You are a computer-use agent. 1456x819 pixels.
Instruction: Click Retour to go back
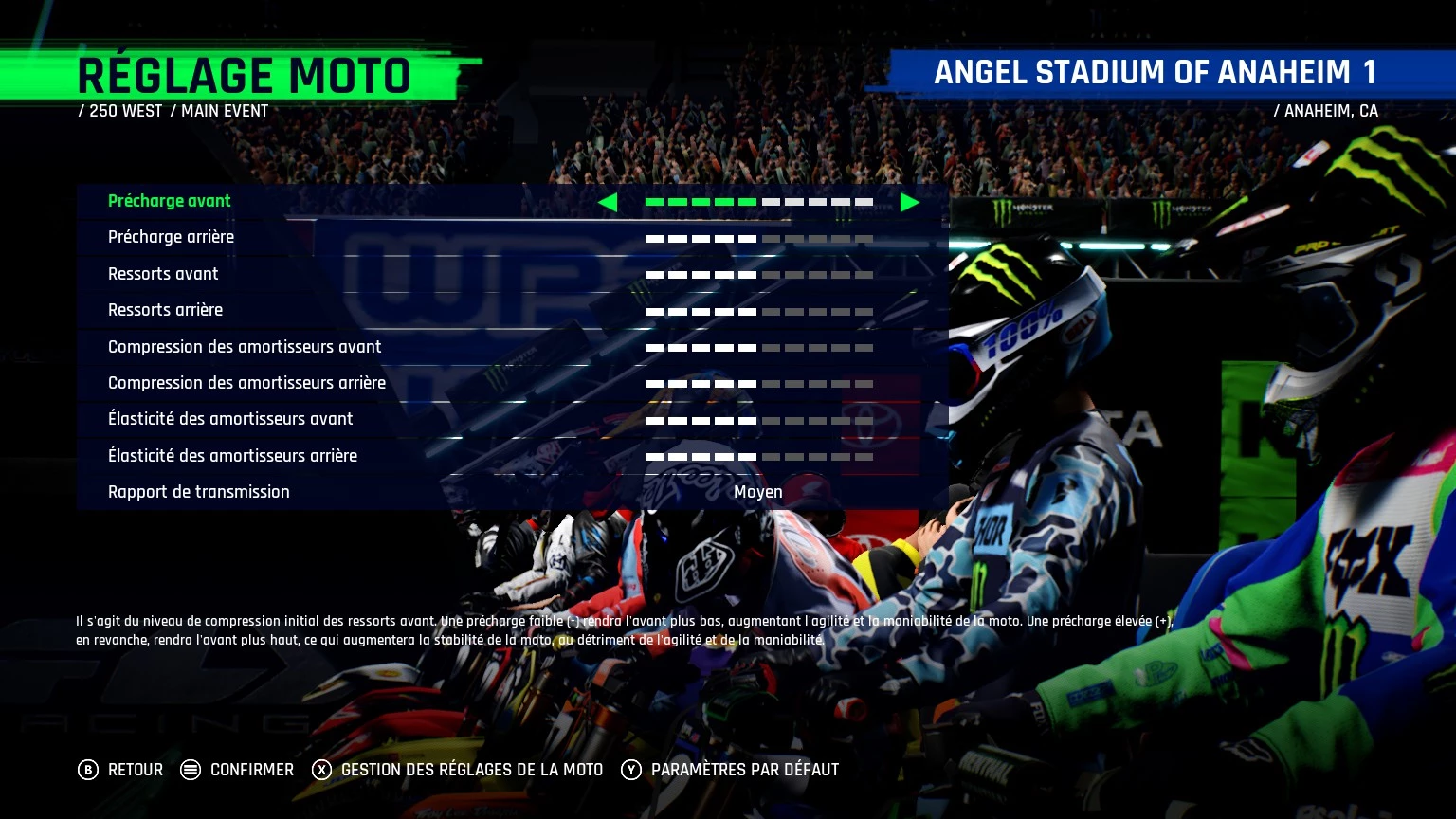click(136, 771)
